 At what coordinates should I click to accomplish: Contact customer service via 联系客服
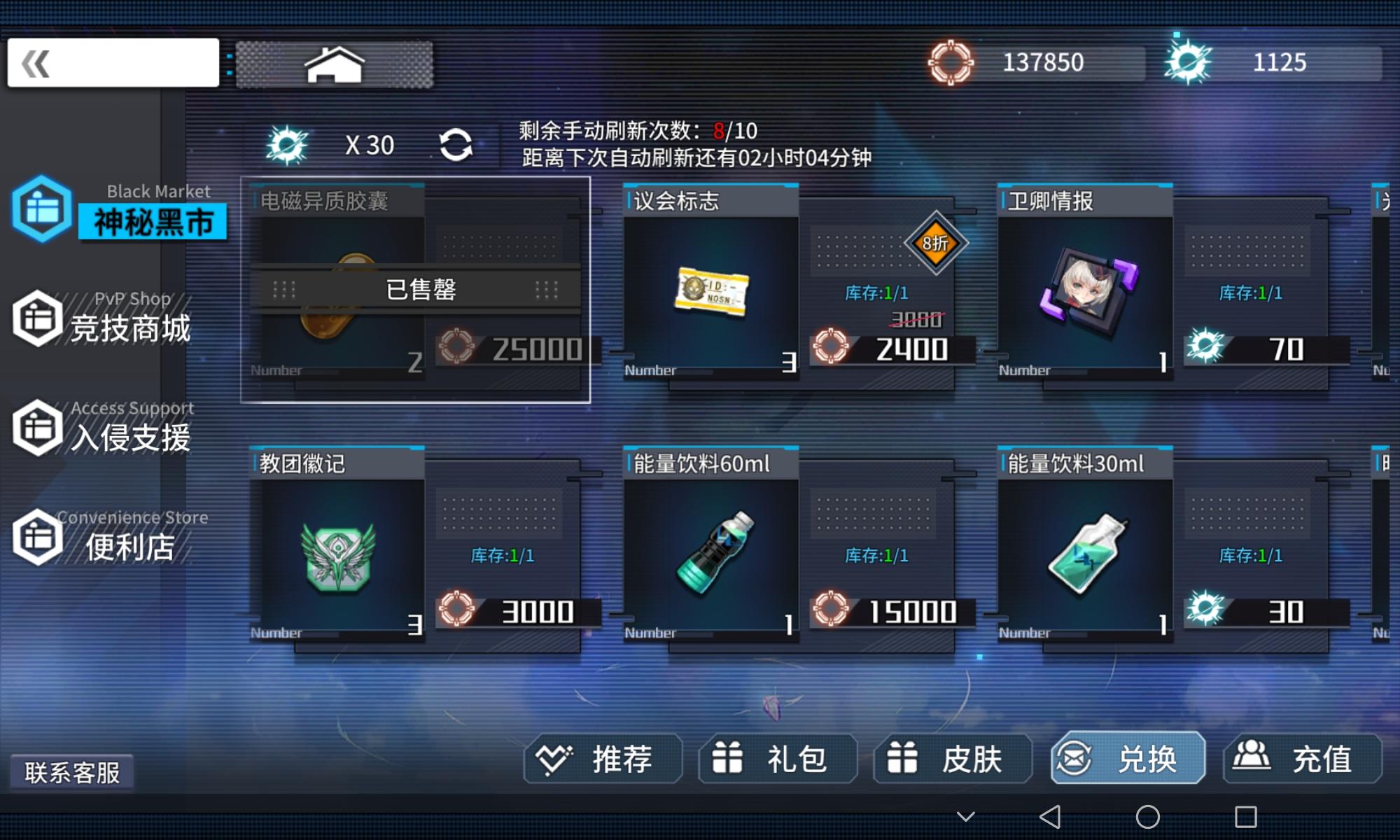(72, 772)
